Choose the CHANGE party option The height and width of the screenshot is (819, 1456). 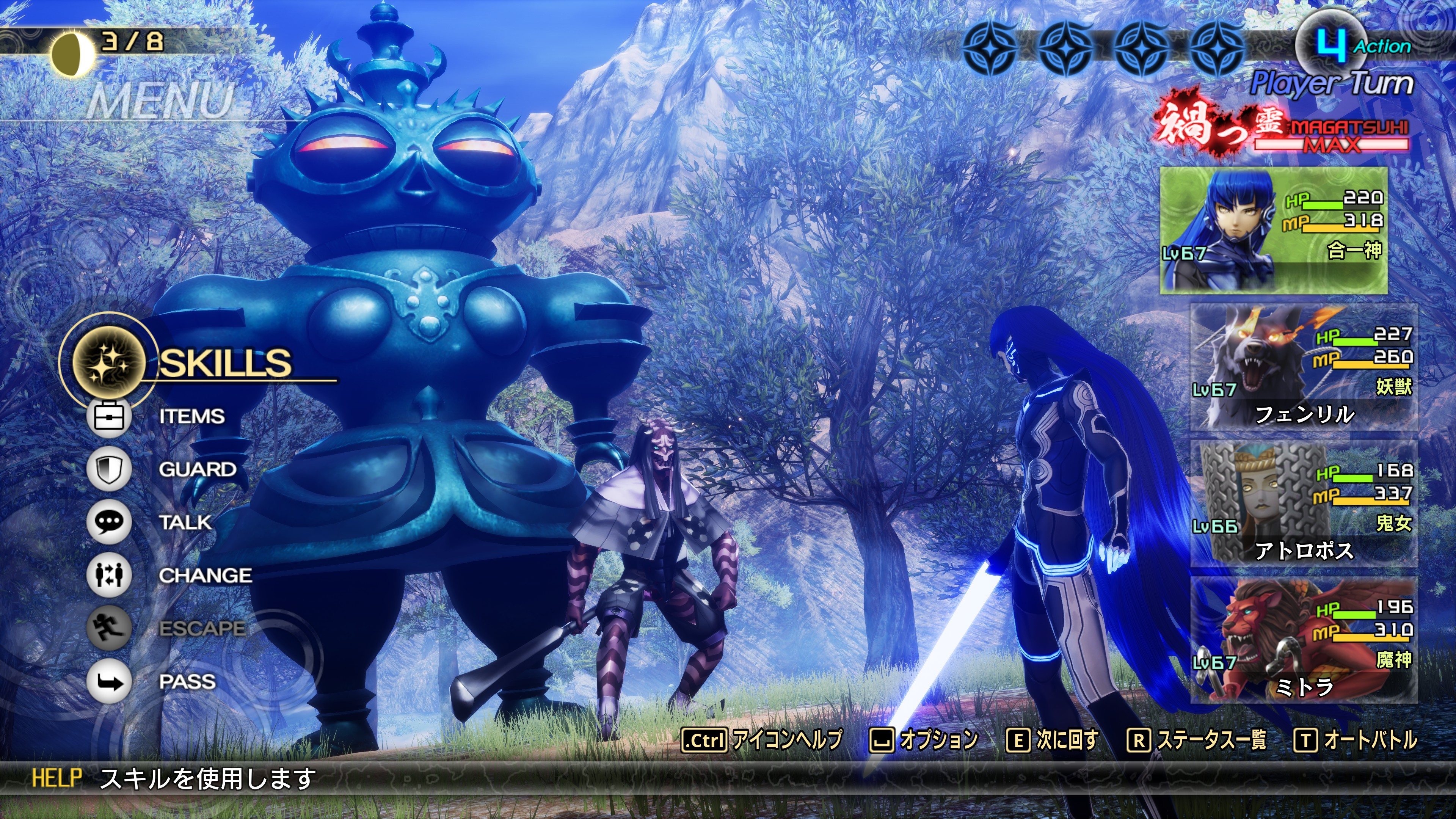point(205,576)
